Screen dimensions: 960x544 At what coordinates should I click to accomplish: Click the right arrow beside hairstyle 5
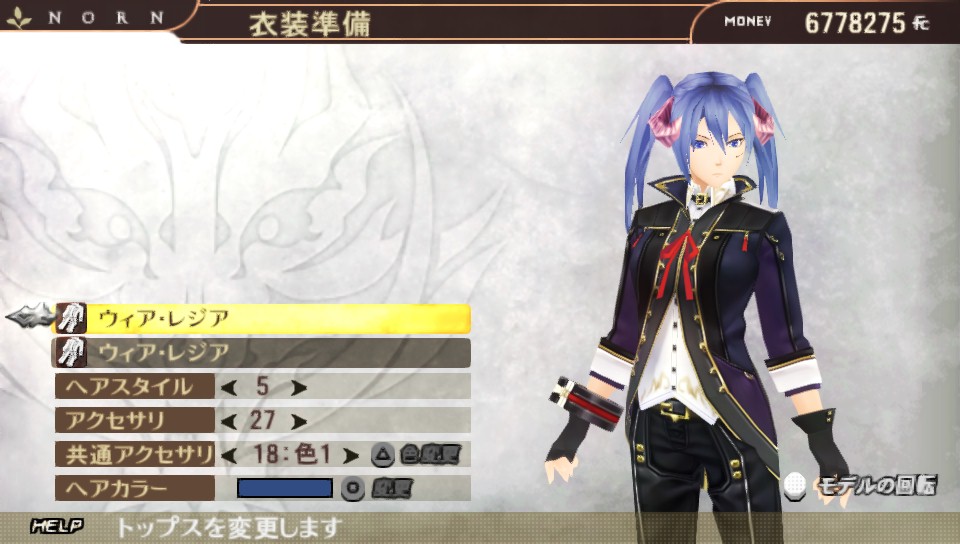tap(297, 387)
